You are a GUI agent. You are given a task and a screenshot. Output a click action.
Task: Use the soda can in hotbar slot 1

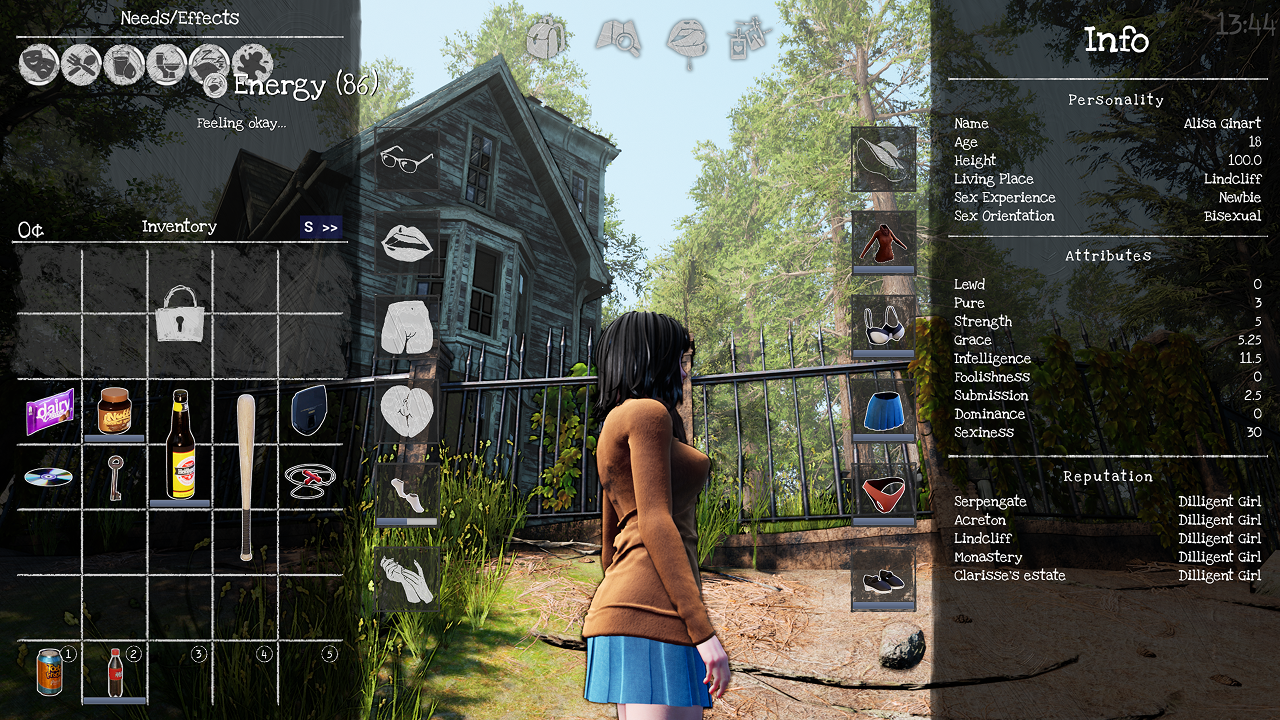[x=49, y=670]
